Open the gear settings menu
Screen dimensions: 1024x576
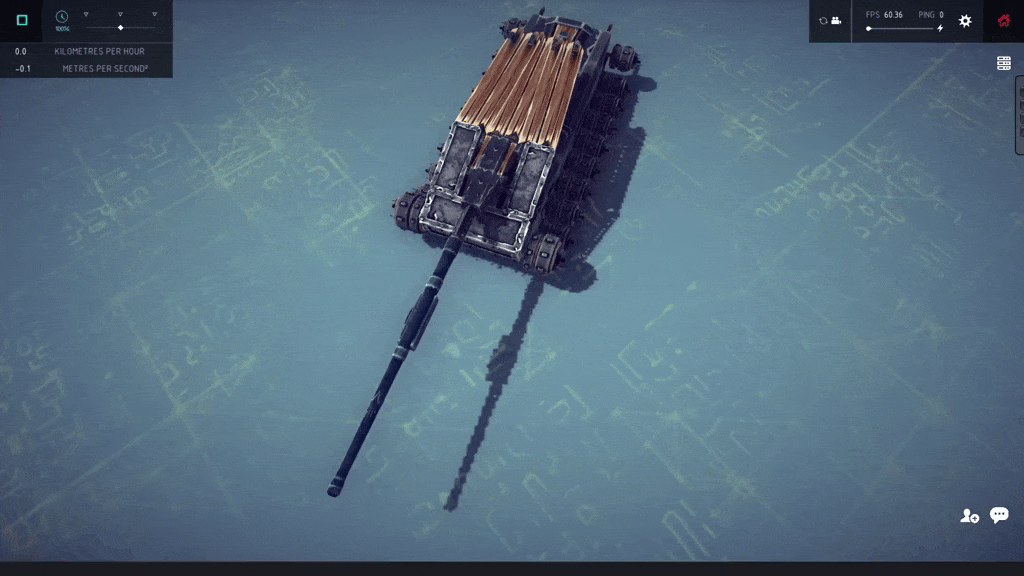click(x=965, y=20)
